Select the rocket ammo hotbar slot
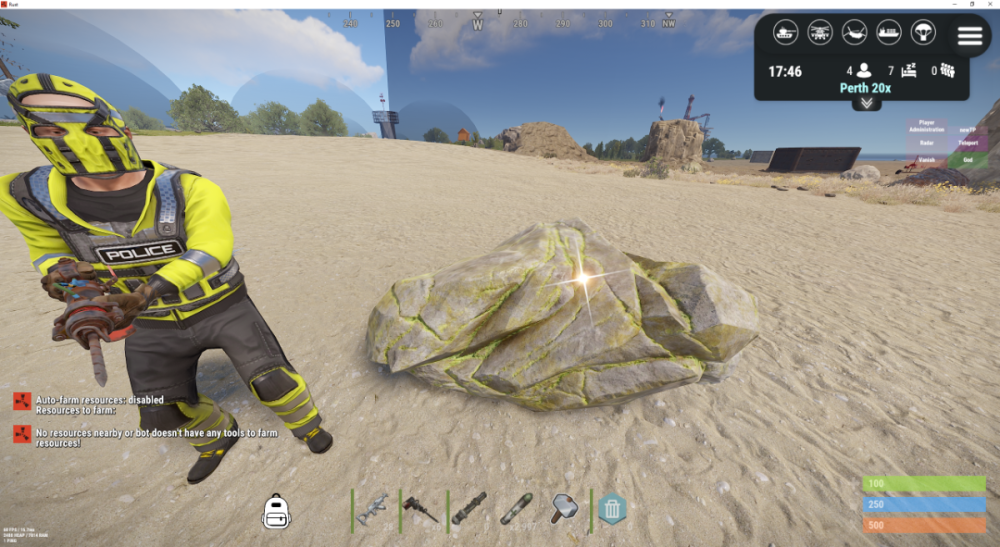This screenshot has width=1000, height=547. click(516, 509)
